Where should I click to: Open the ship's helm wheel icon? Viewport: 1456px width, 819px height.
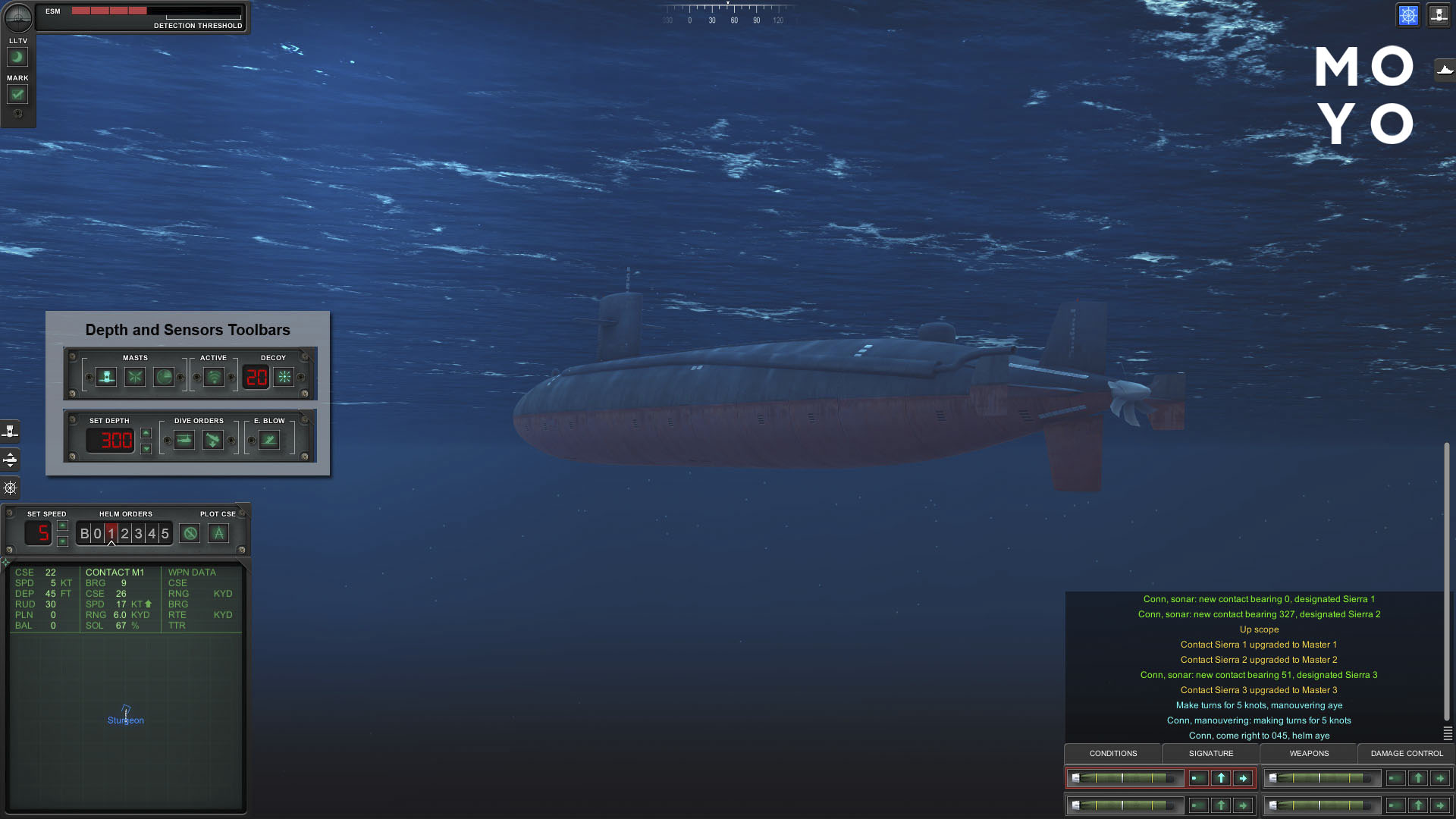(11, 488)
